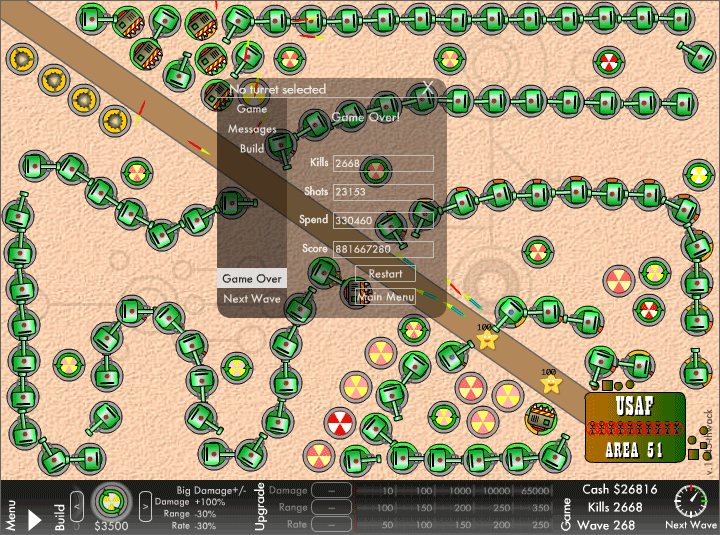Upgrade the turret's Range
Viewport: 720px width, 535px height.
click(333, 508)
